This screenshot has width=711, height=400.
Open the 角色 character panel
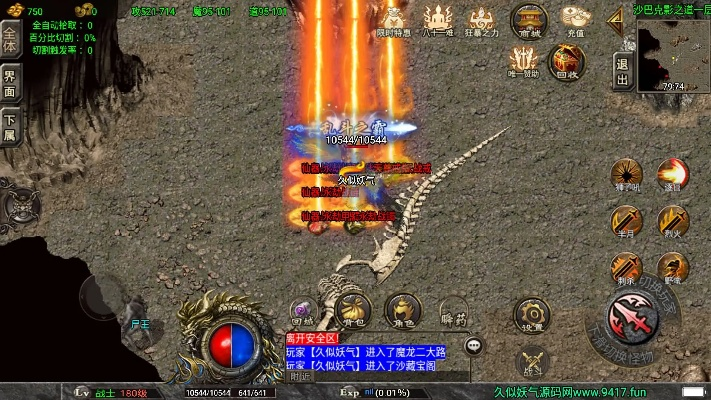pyautogui.click(x=403, y=309)
